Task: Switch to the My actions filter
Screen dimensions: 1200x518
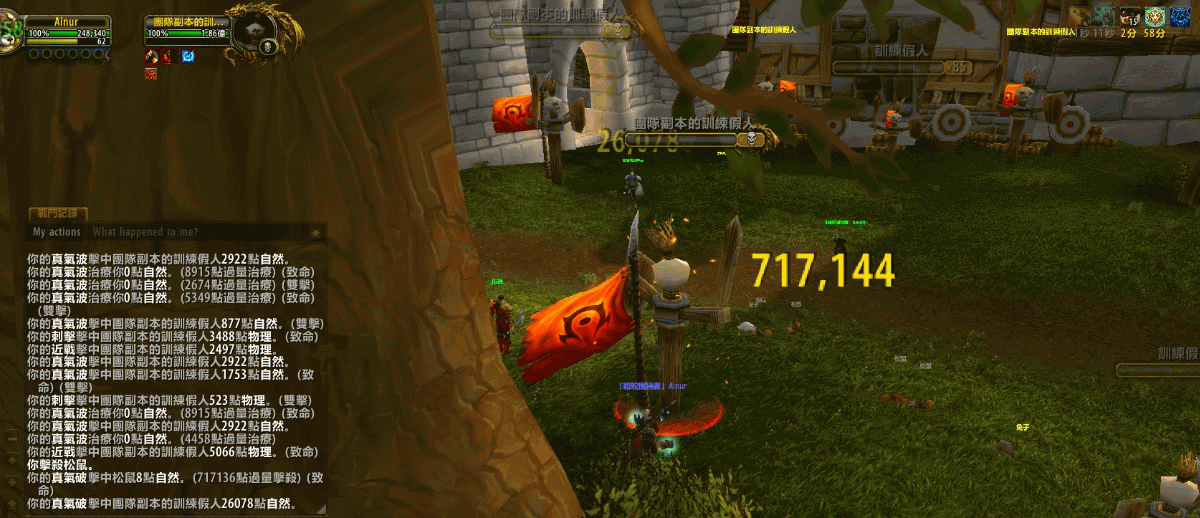Action: coord(57,232)
